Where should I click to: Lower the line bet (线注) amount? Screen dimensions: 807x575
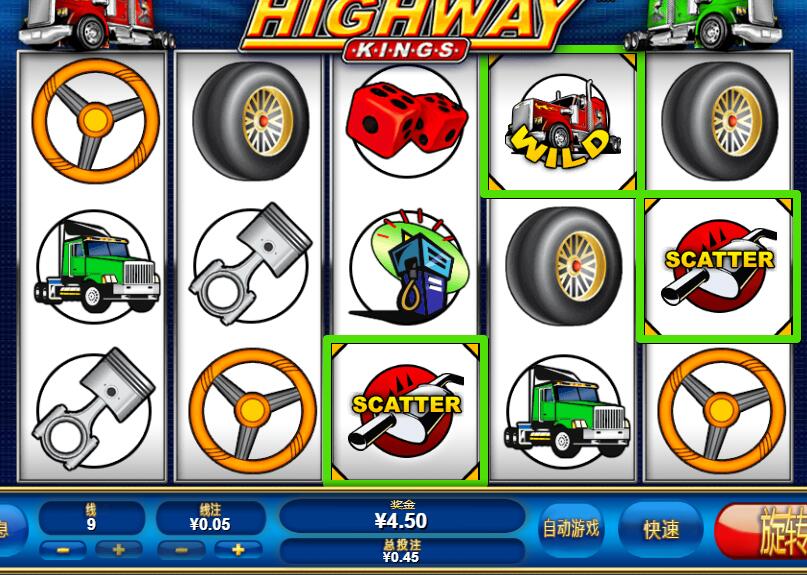coord(181,550)
